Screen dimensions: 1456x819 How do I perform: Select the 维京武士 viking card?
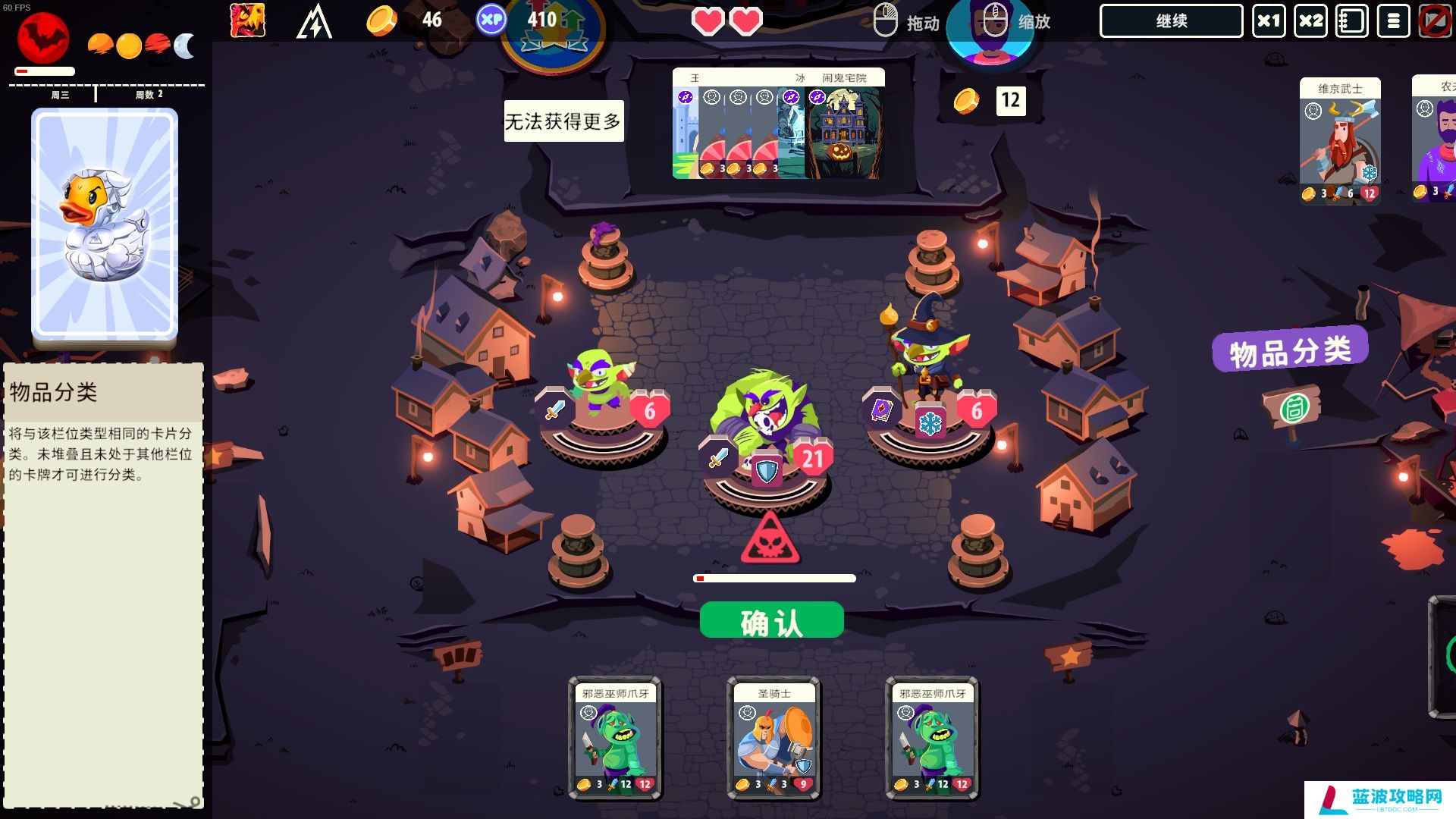pyautogui.click(x=1339, y=141)
